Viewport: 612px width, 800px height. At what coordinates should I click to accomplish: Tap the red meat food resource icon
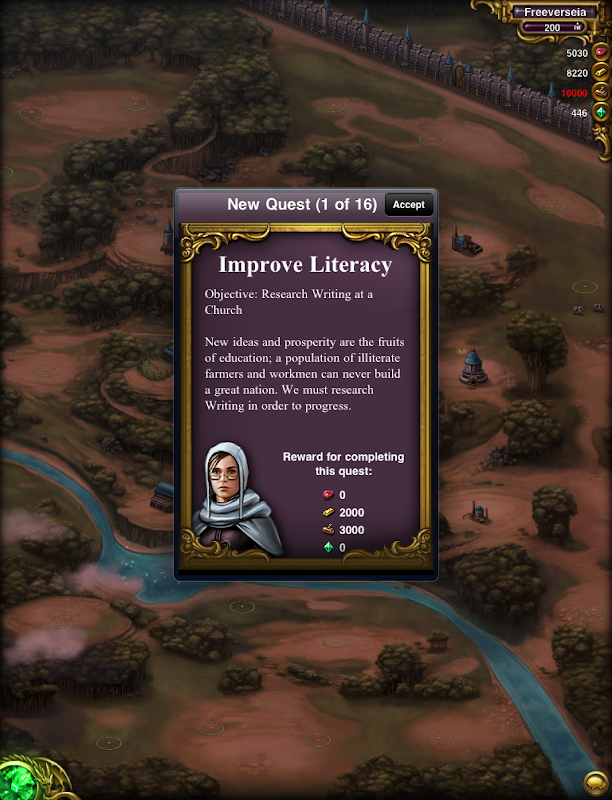(600, 53)
